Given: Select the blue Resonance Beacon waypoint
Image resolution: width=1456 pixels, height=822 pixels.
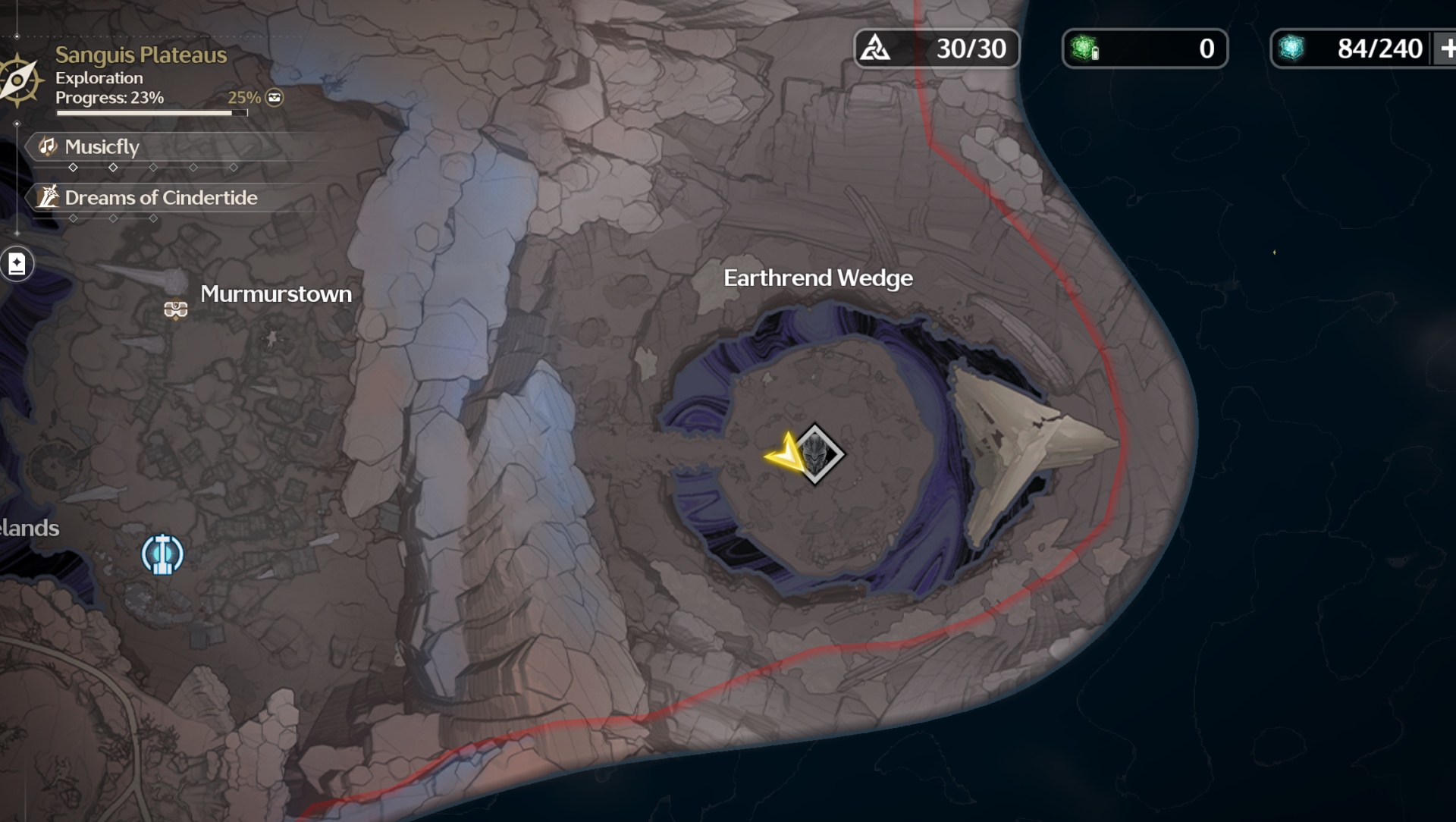Looking at the screenshot, I should [162, 554].
